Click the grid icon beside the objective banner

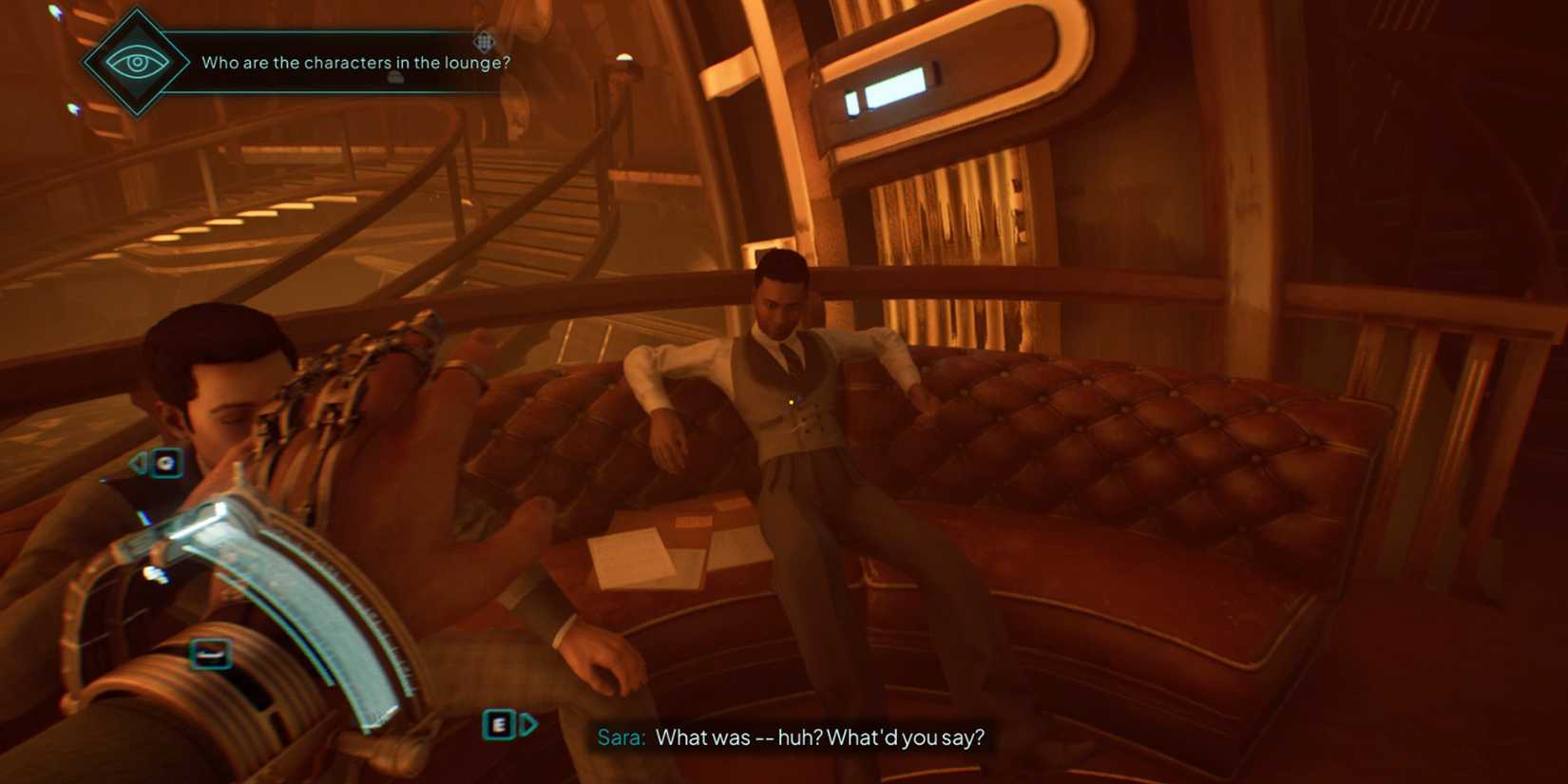484,43
